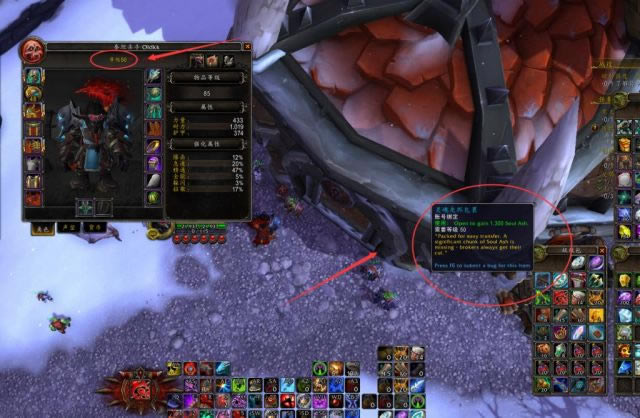Open the Soul Ash package in bag

coord(542,281)
